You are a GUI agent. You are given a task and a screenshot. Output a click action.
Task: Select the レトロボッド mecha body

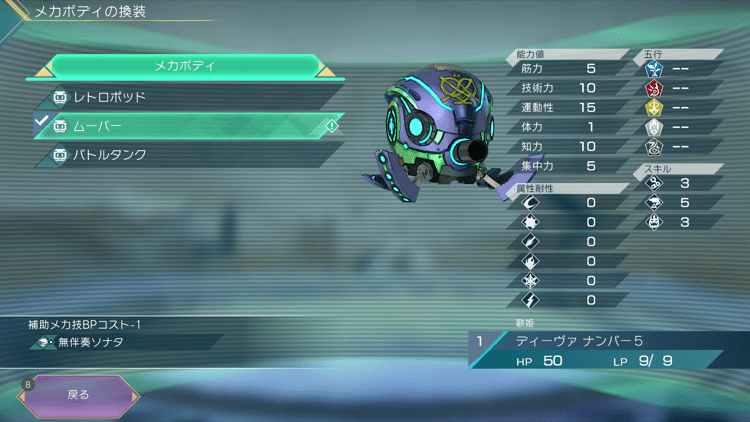(190, 97)
